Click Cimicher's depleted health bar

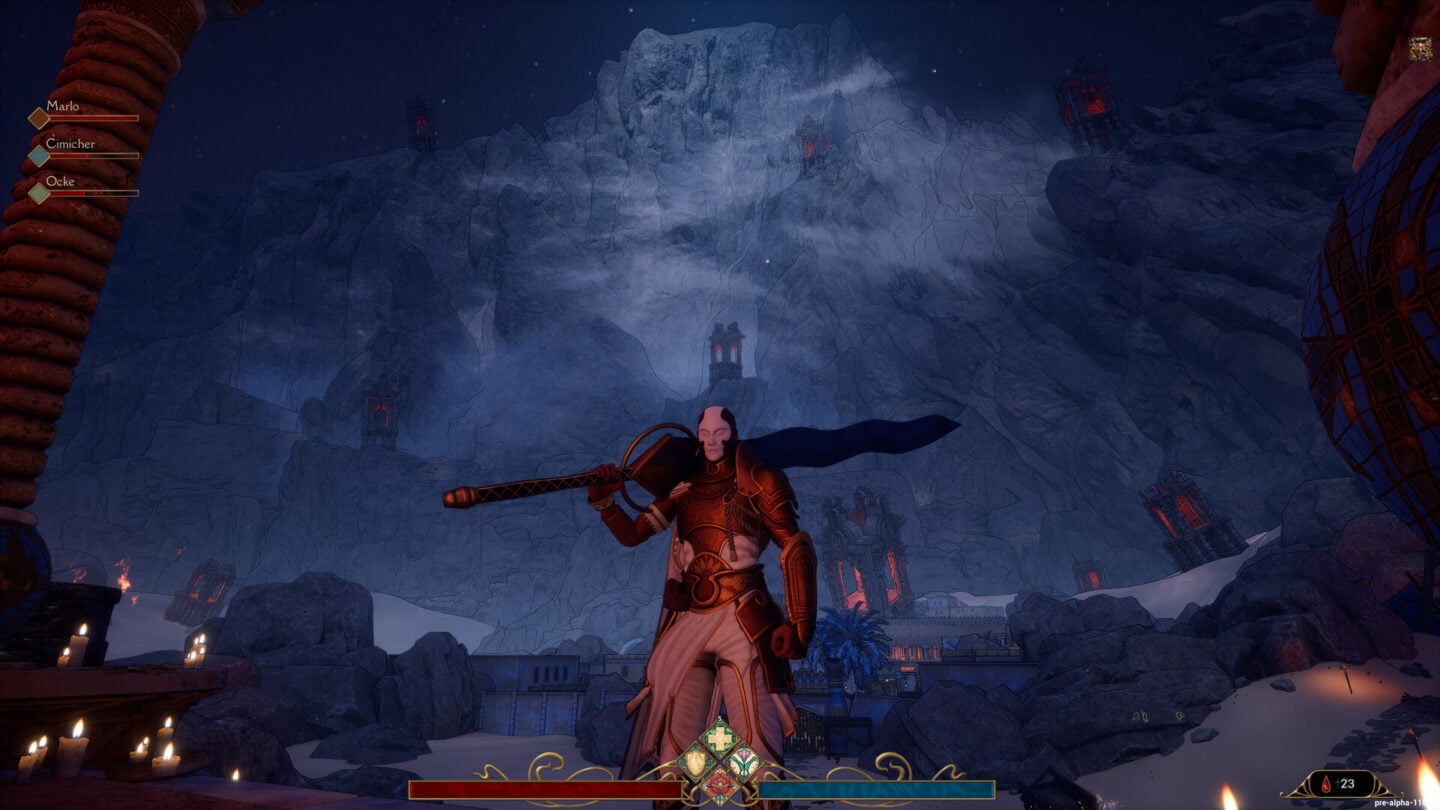coord(95,157)
